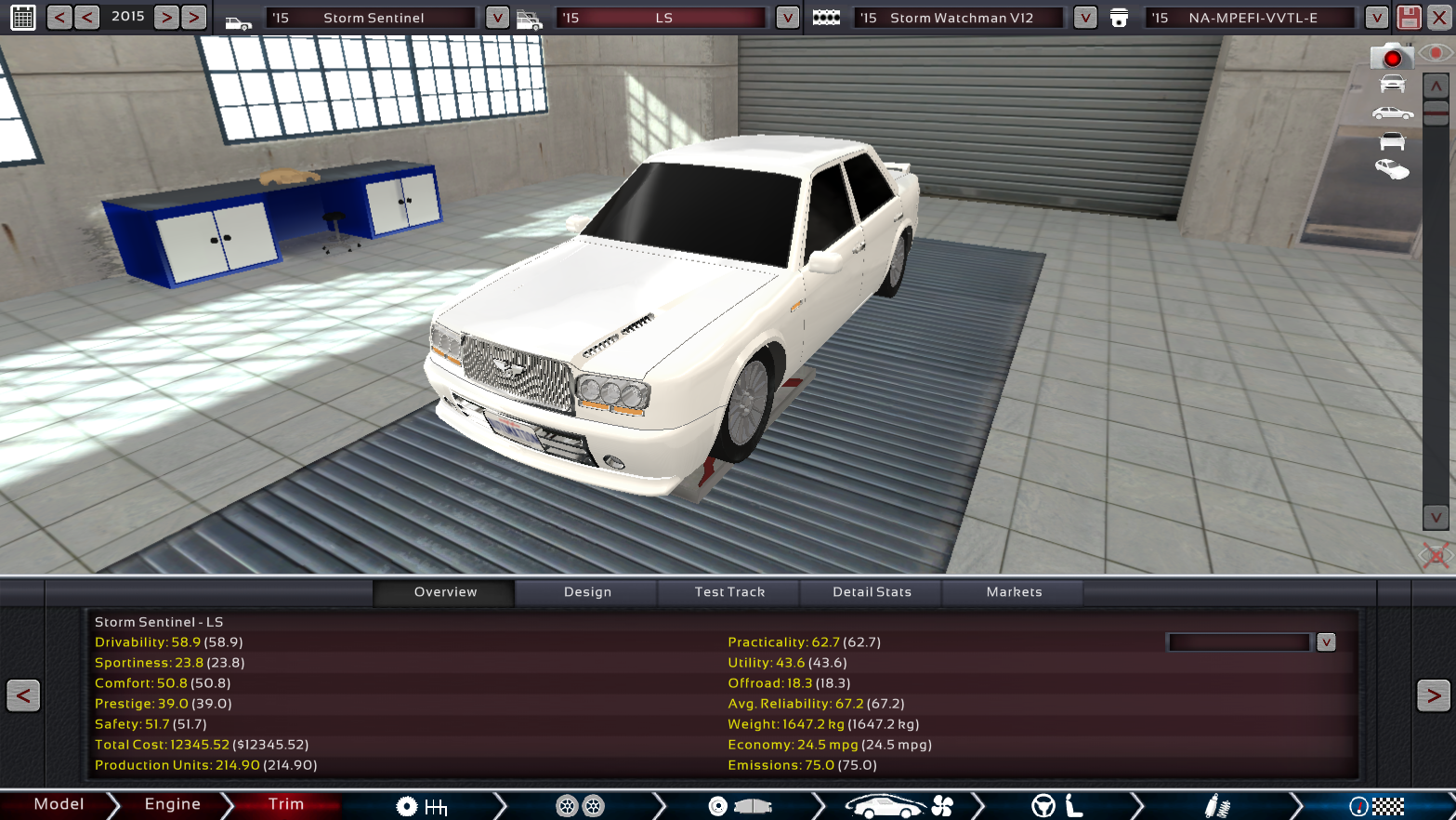The height and width of the screenshot is (820, 1456).
Task: Expand the NA-MPEFI-VVTL-E variant dropdown
Action: [x=1376, y=18]
